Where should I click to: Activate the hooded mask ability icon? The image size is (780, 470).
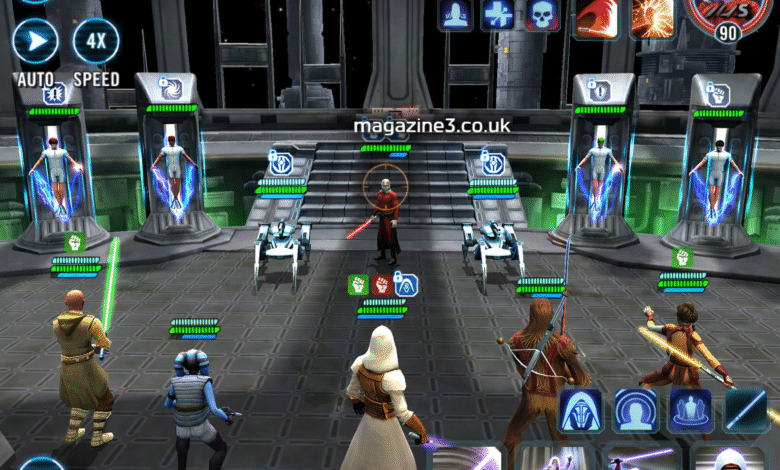[x=580, y=410]
